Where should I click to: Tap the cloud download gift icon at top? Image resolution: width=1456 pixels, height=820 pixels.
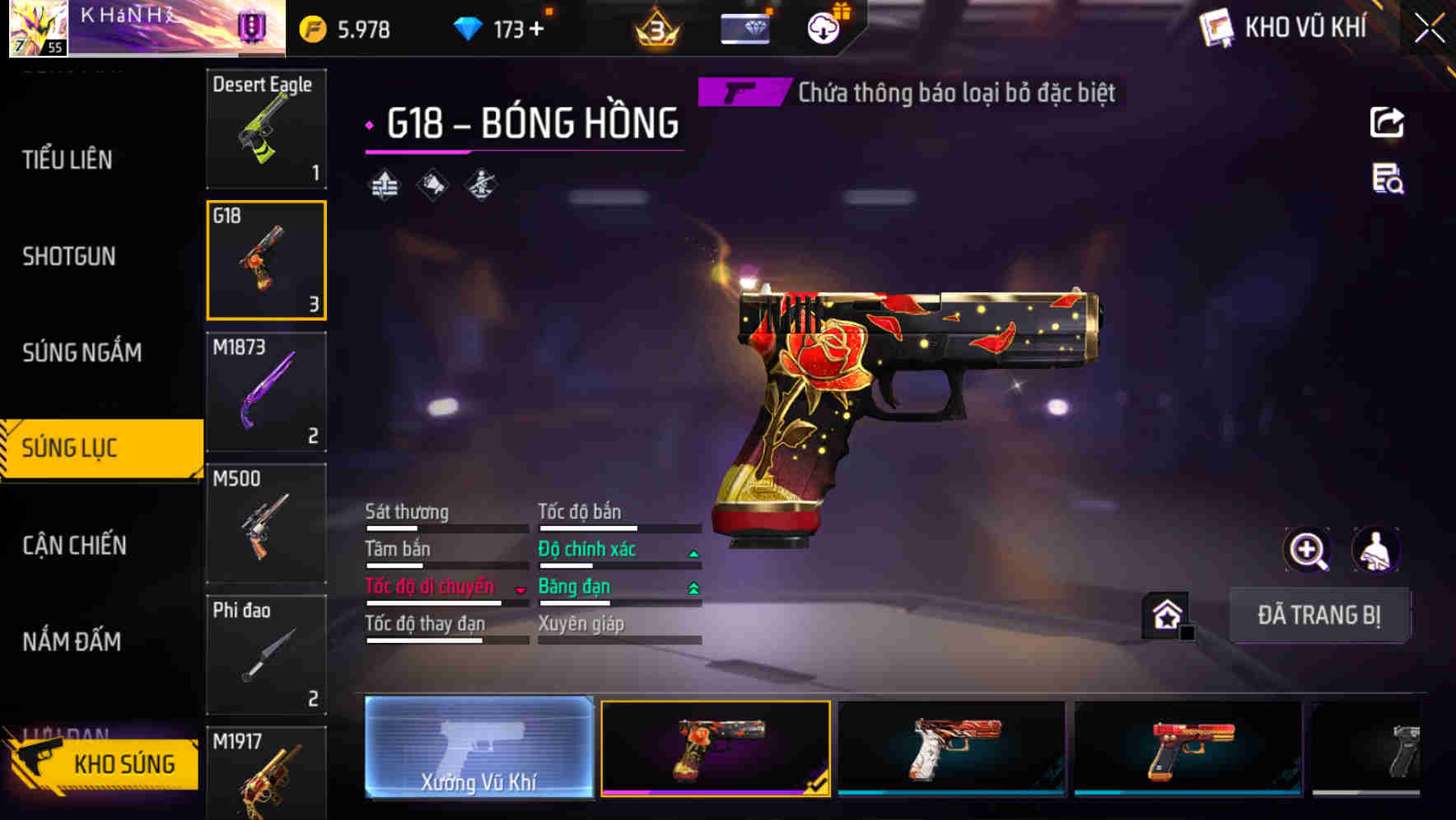(822, 27)
